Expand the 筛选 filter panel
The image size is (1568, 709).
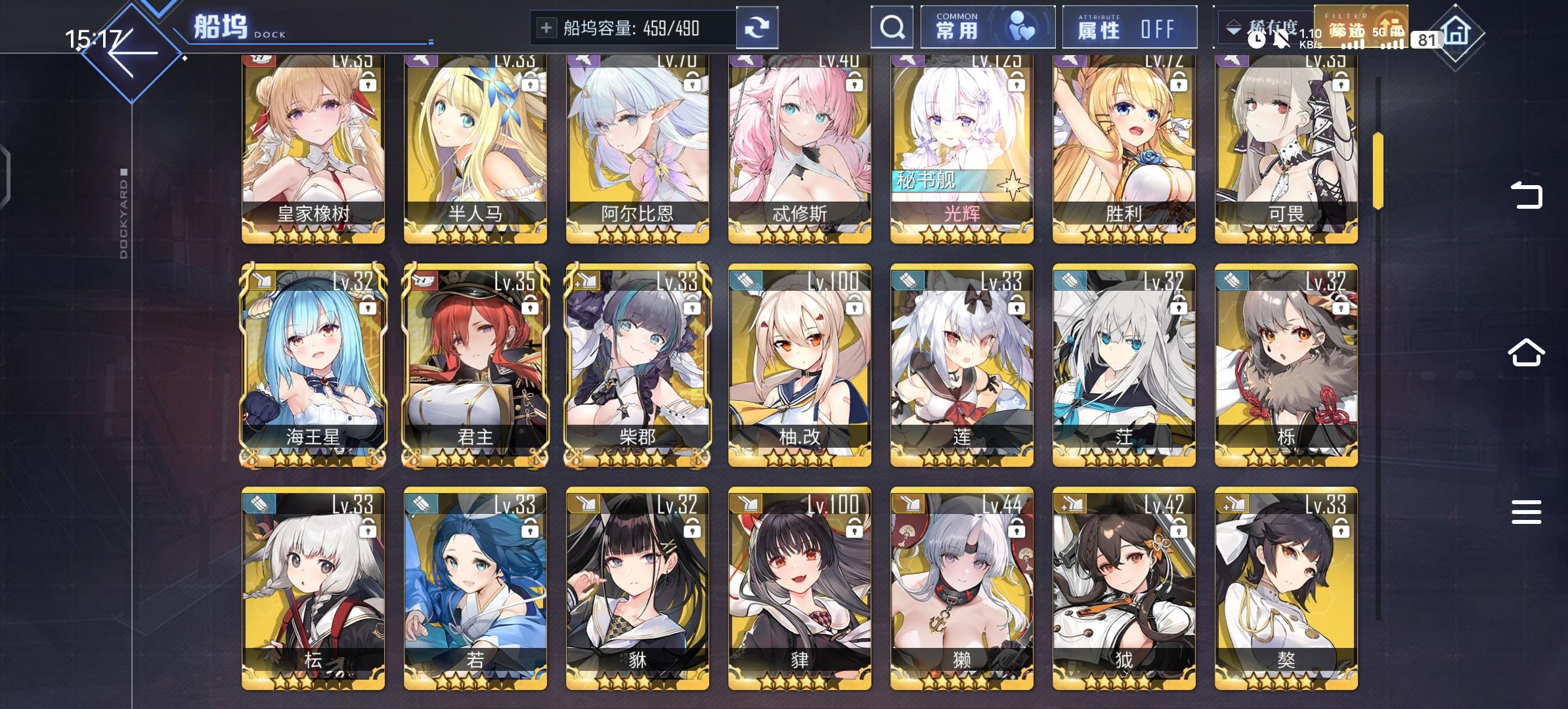1361,28
